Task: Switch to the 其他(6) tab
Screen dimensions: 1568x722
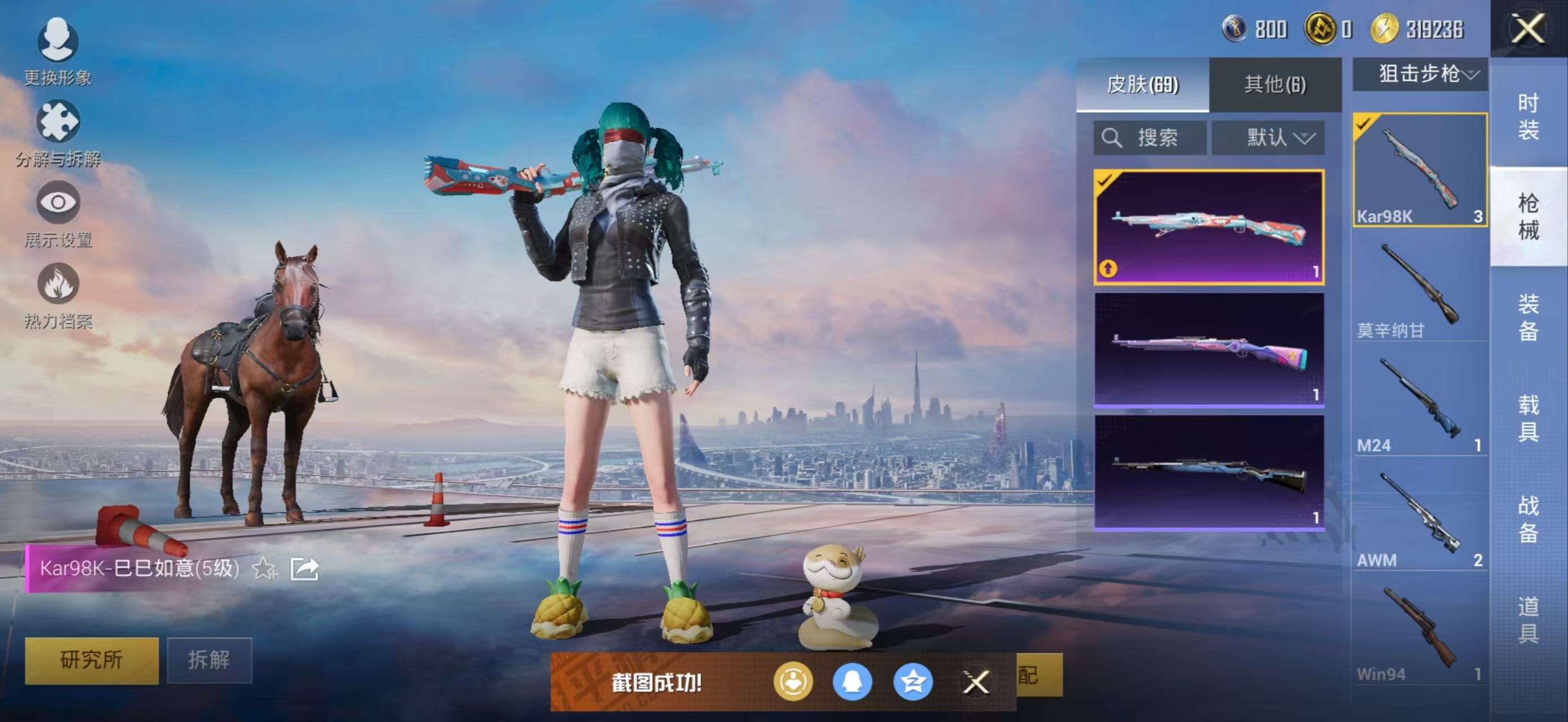Action: 1275,85
